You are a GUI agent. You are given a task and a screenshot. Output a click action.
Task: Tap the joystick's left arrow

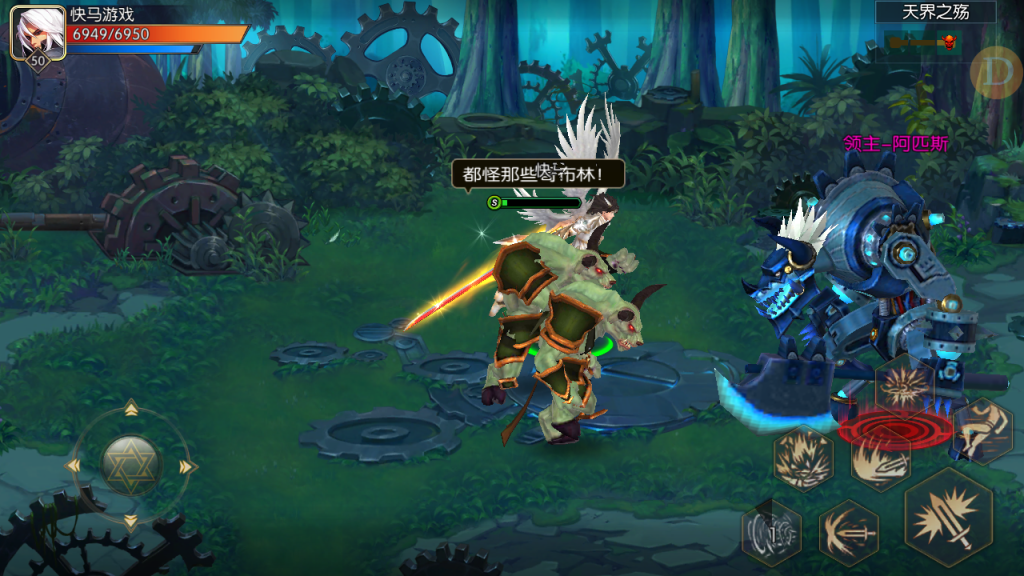coord(72,466)
